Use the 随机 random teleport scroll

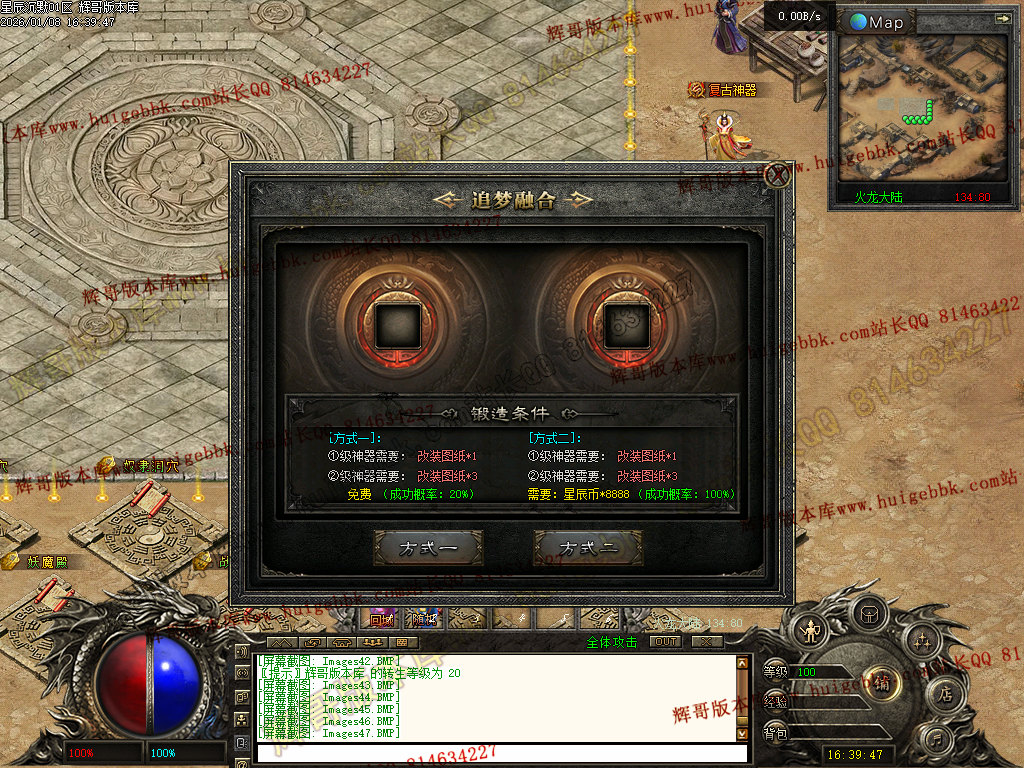coord(424,620)
